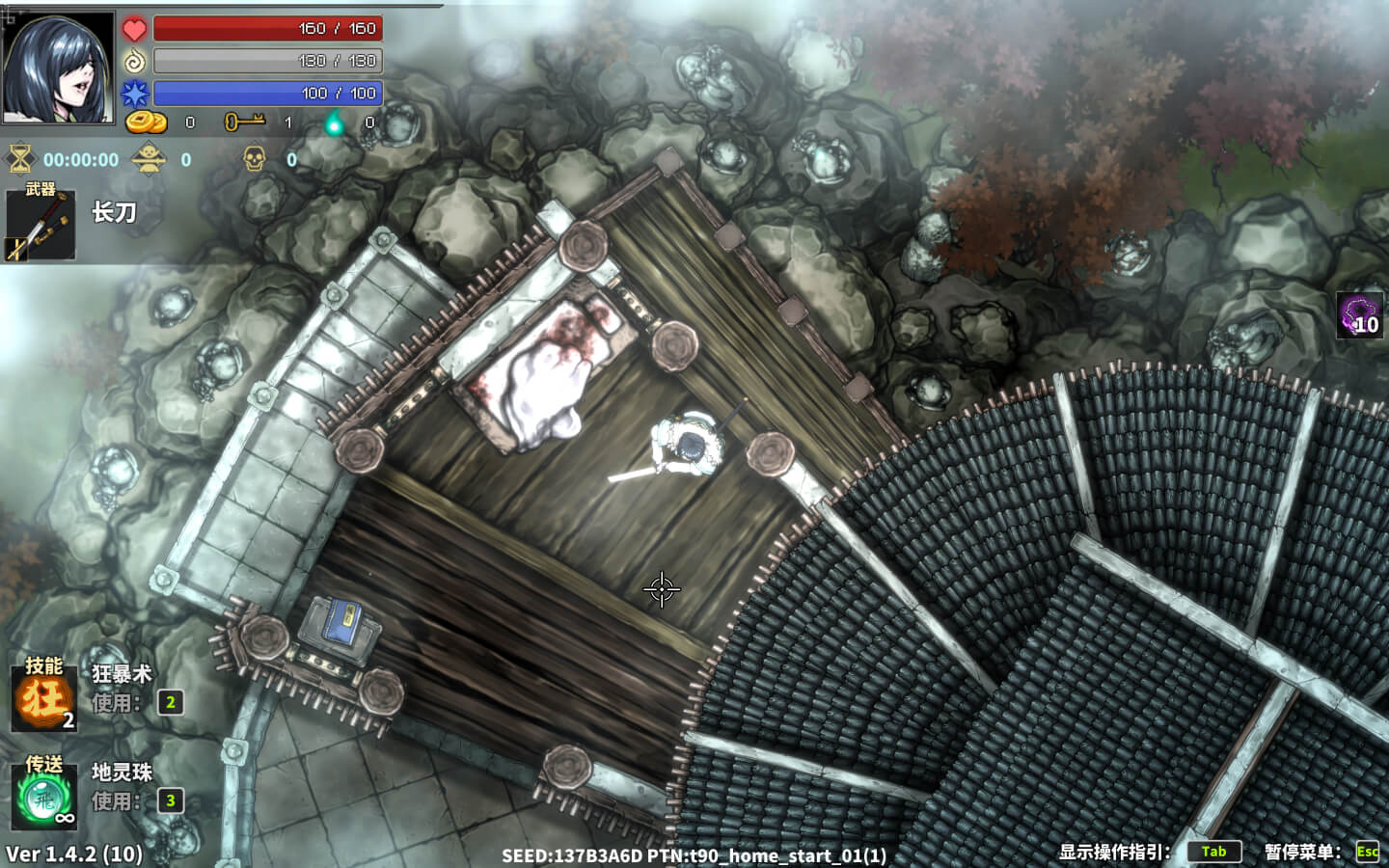Screen dimensions: 1389x868
Task: Click the character portrait
Action: coord(58,68)
